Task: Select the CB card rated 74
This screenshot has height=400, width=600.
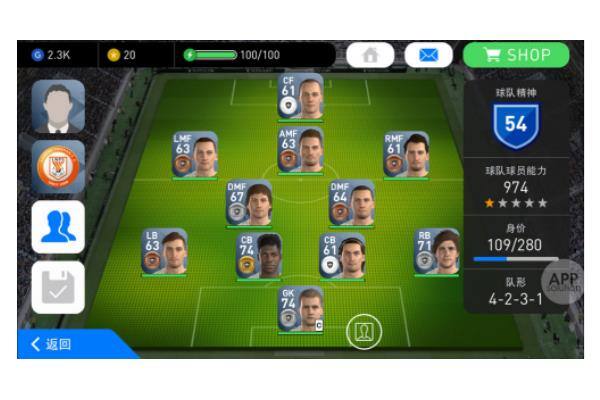Action: coord(258,257)
